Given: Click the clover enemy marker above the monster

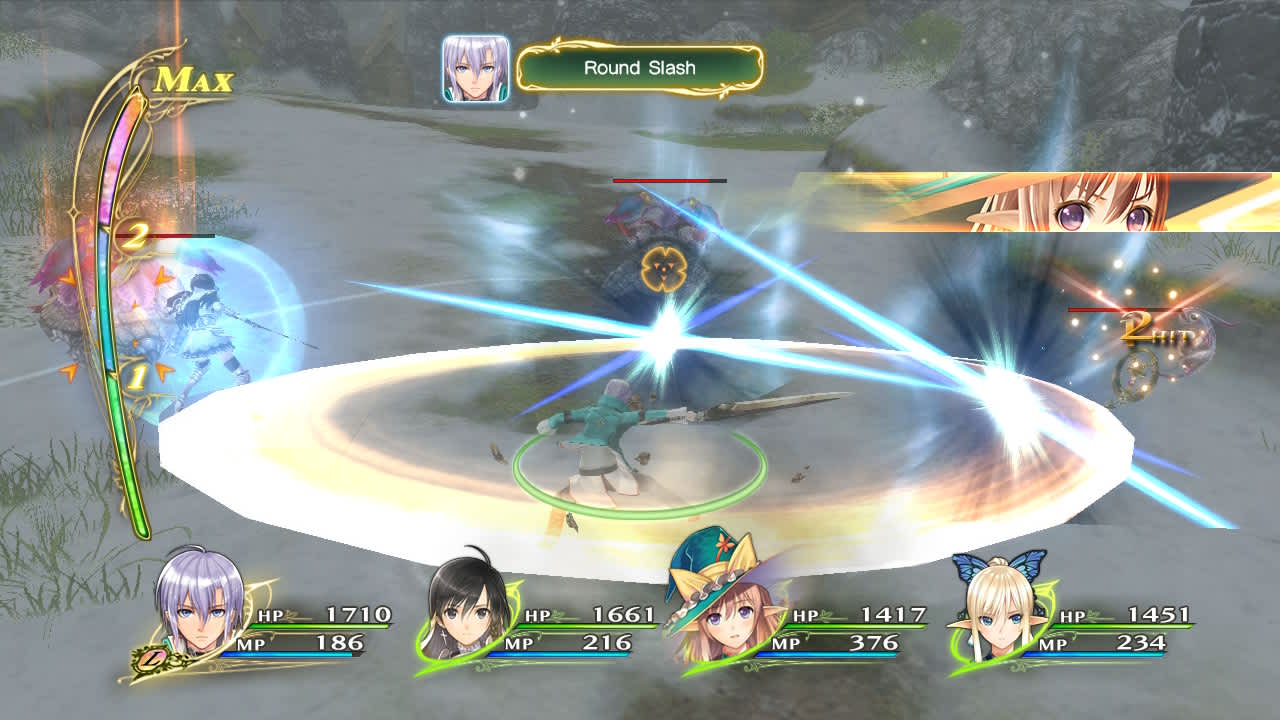Looking at the screenshot, I should [x=663, y=267].
